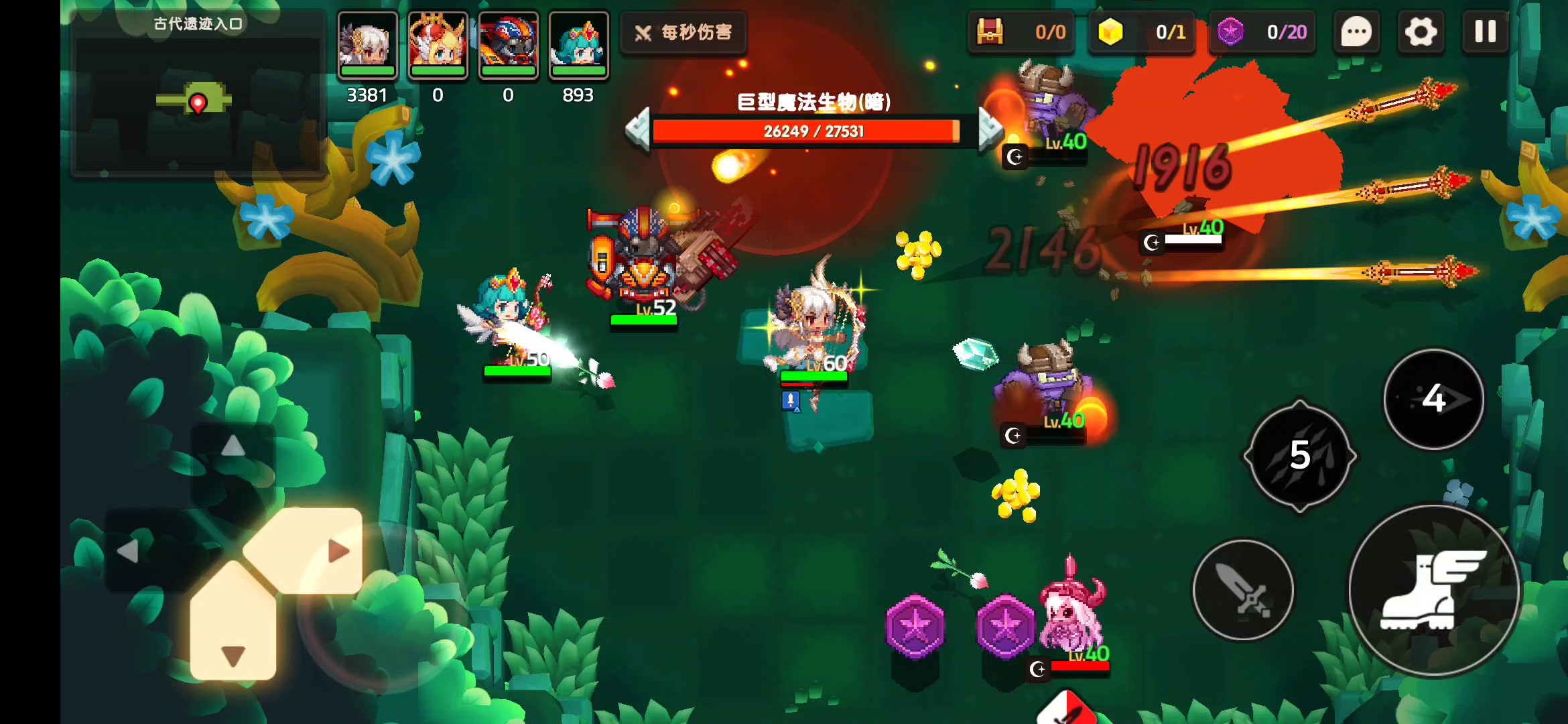This screenshot has width=1568, height=724.
Task: Open the 每秒伤害 damage panel
Action: [x=683, y=31]
